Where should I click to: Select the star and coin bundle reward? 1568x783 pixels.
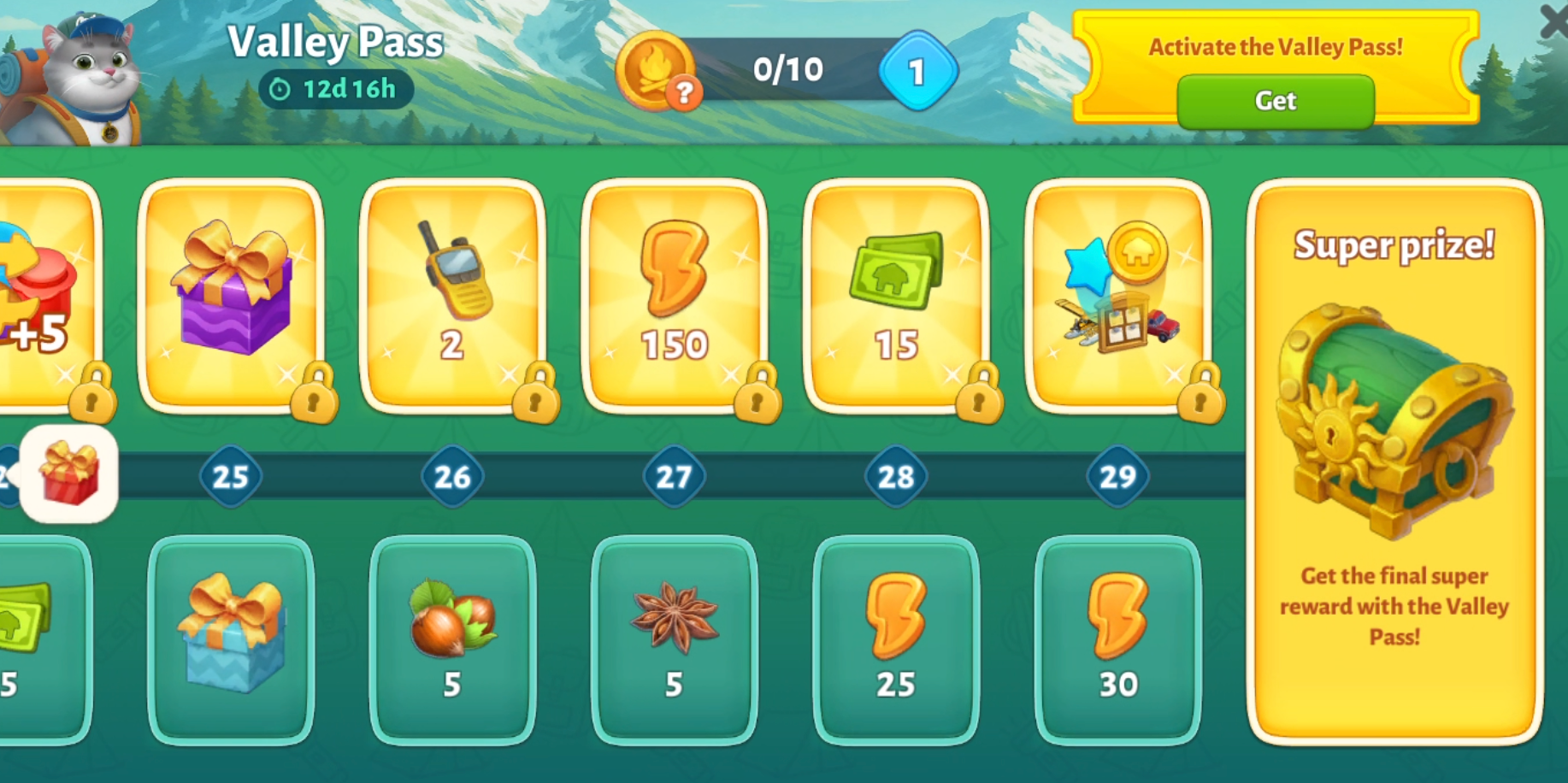(x=1117, y=295)
